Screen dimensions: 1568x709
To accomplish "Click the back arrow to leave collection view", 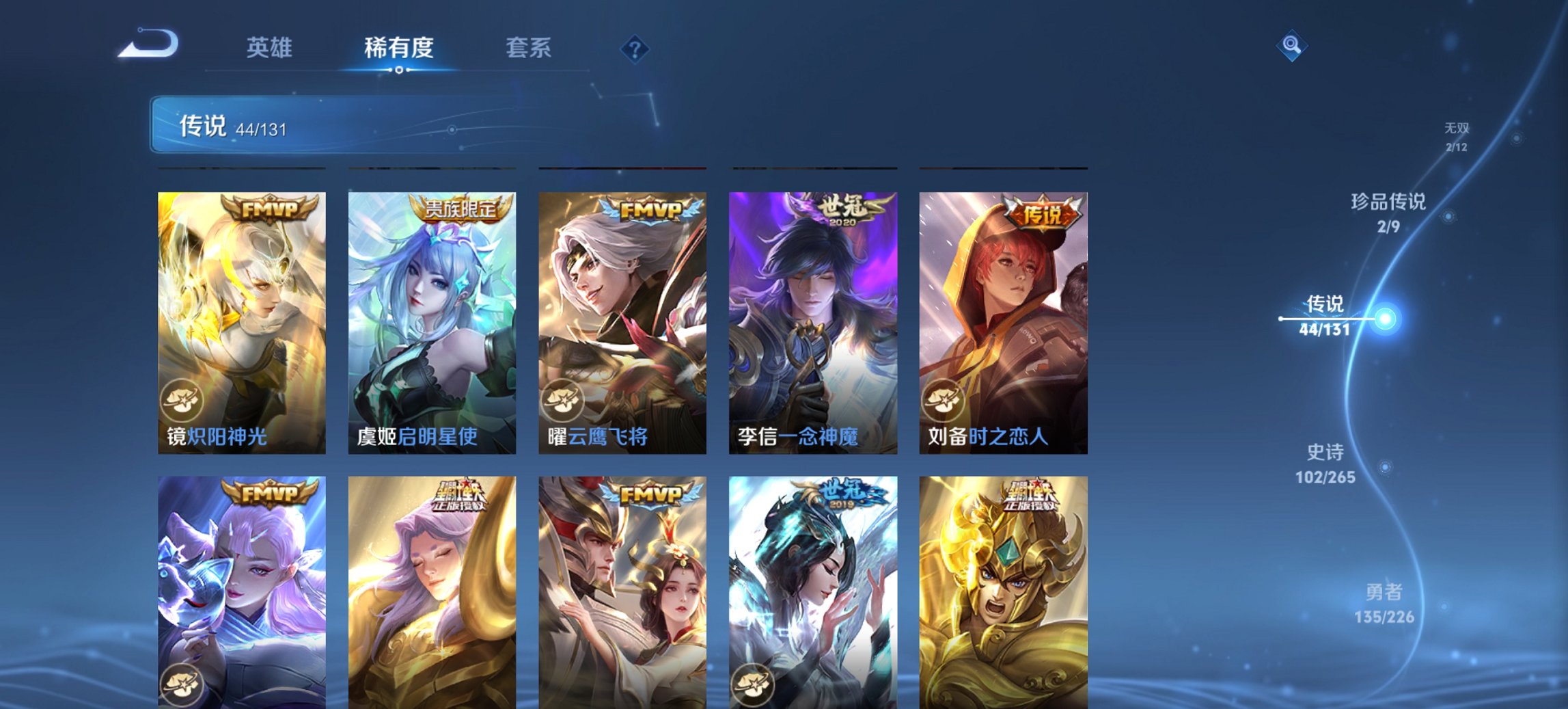I will point(149,44).
